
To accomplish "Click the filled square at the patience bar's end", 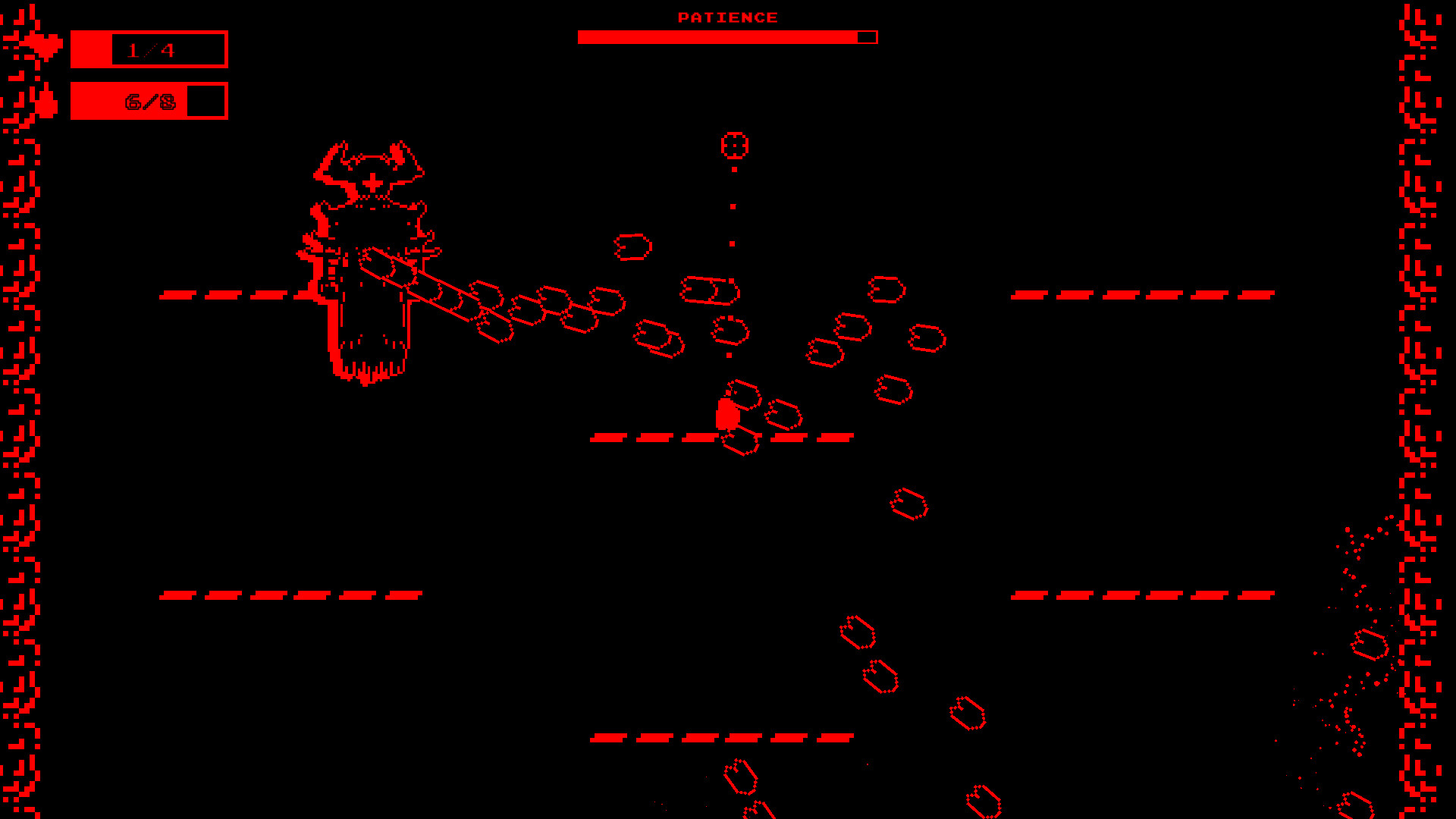I will click(867, 36).
